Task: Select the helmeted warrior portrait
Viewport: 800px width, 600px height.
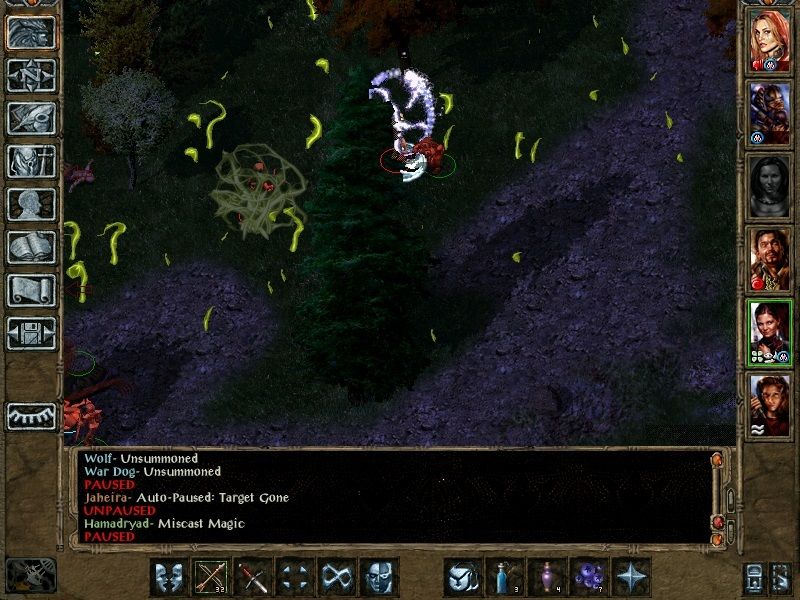Action: (770, 112)
